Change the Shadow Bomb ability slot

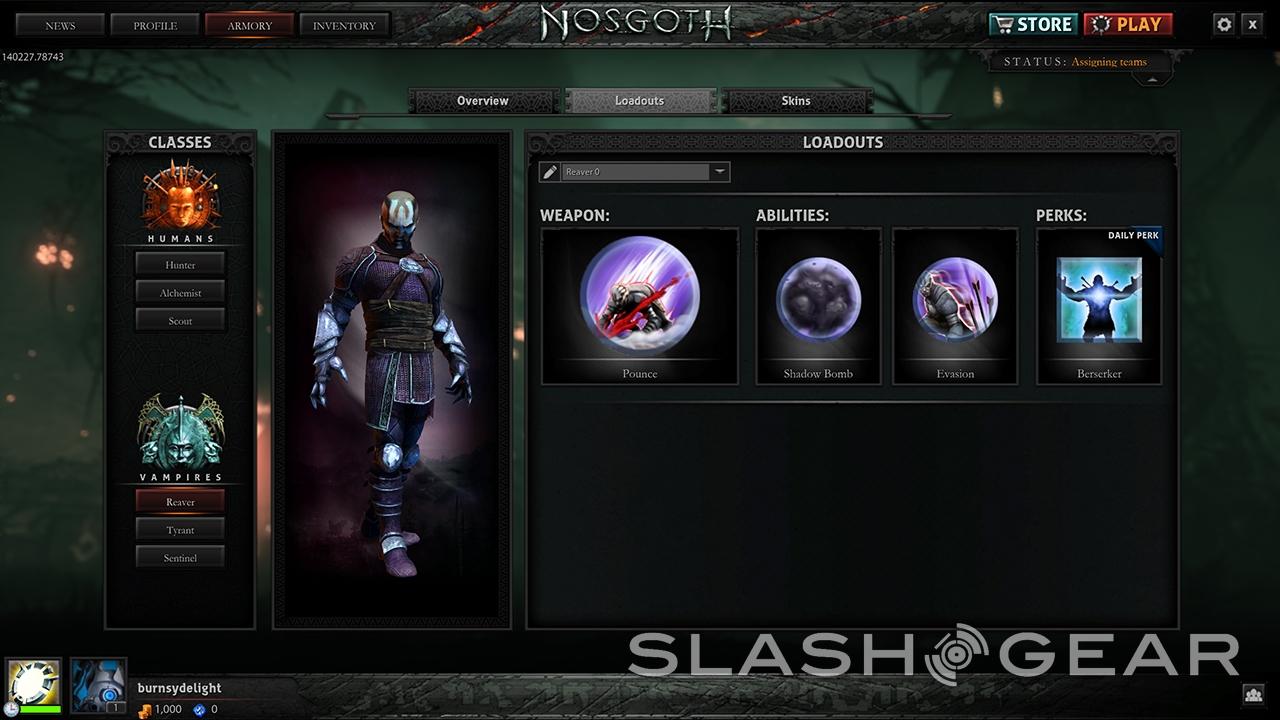tap(818, 305)
